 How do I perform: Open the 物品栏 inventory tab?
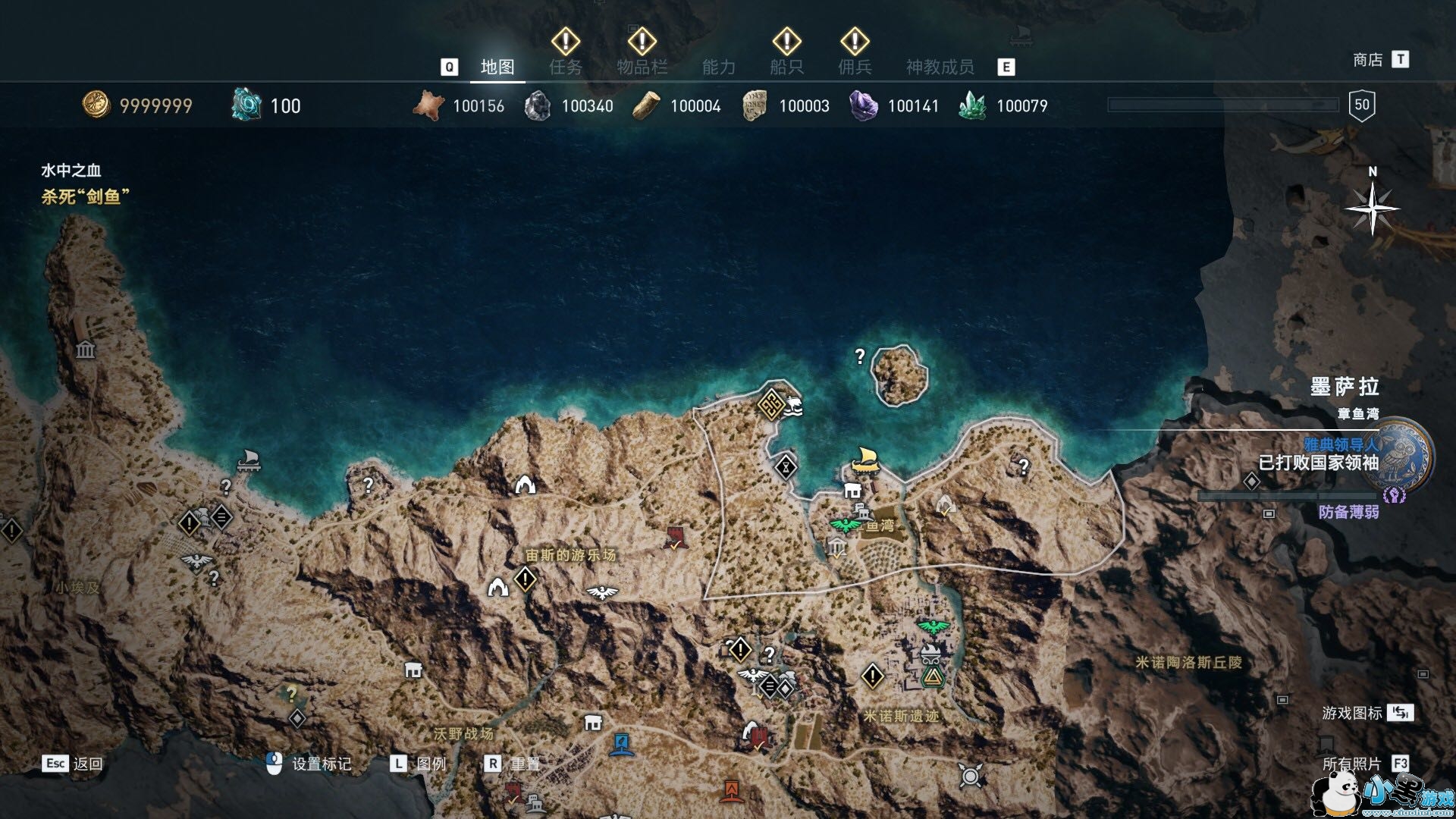[x=642, y=67]
